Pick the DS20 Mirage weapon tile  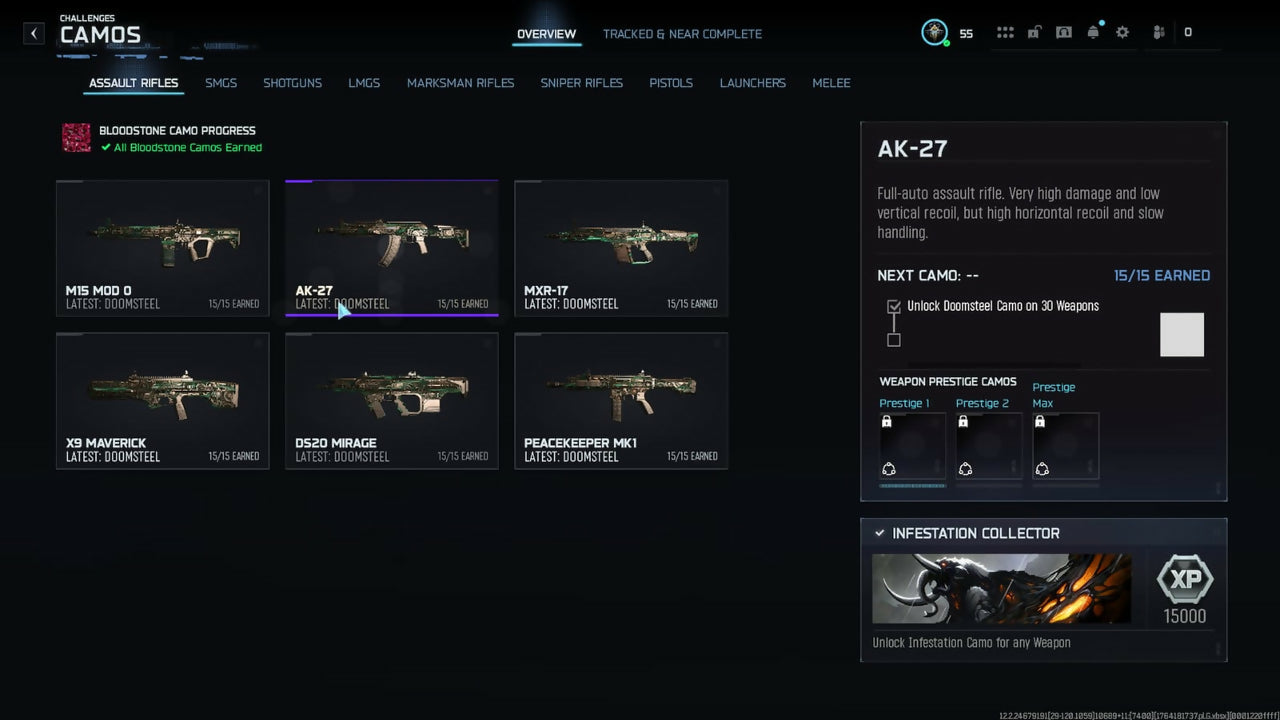391,400
